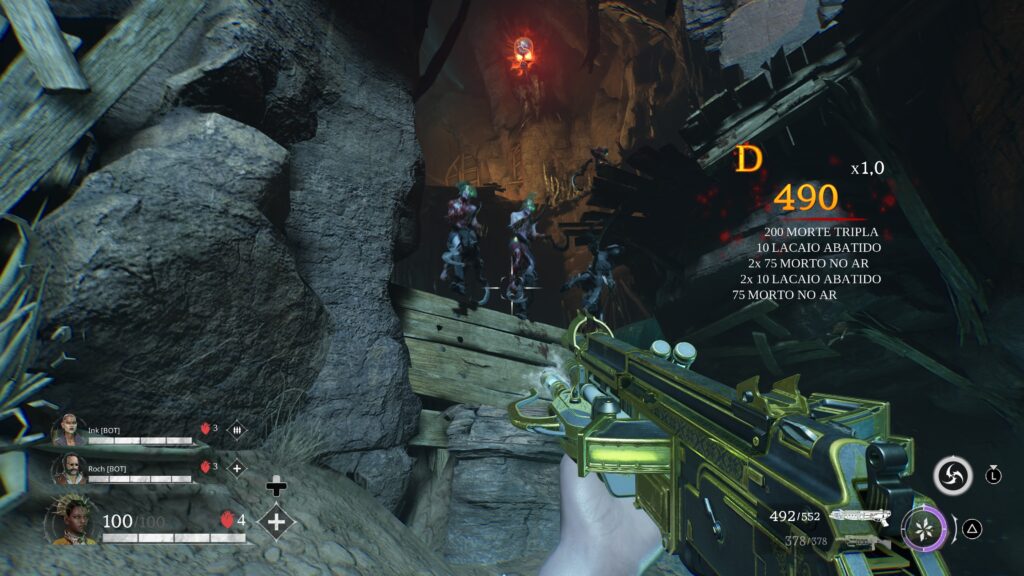Use the large diamond heal-cross icon

[x=276, y=521]
